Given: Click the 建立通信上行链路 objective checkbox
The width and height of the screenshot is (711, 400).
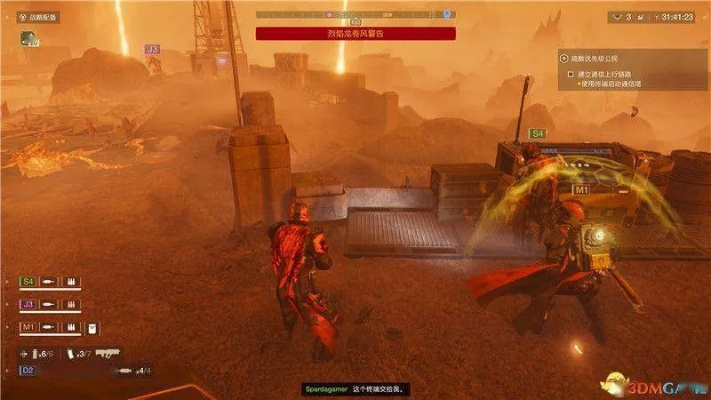Looking at the screenshot, I should click(570, 73).
